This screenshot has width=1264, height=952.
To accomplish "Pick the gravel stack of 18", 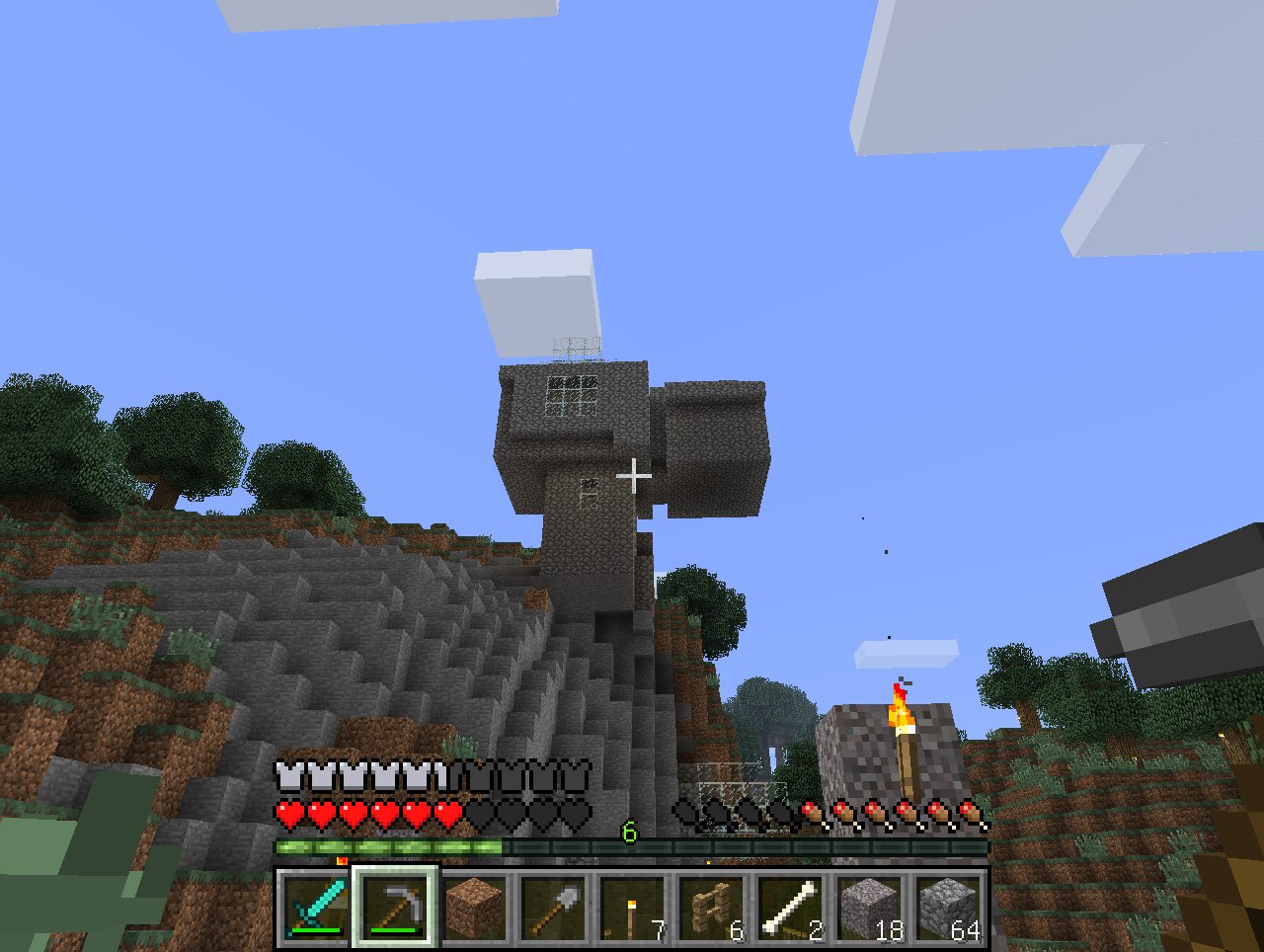I will (869, 908).
